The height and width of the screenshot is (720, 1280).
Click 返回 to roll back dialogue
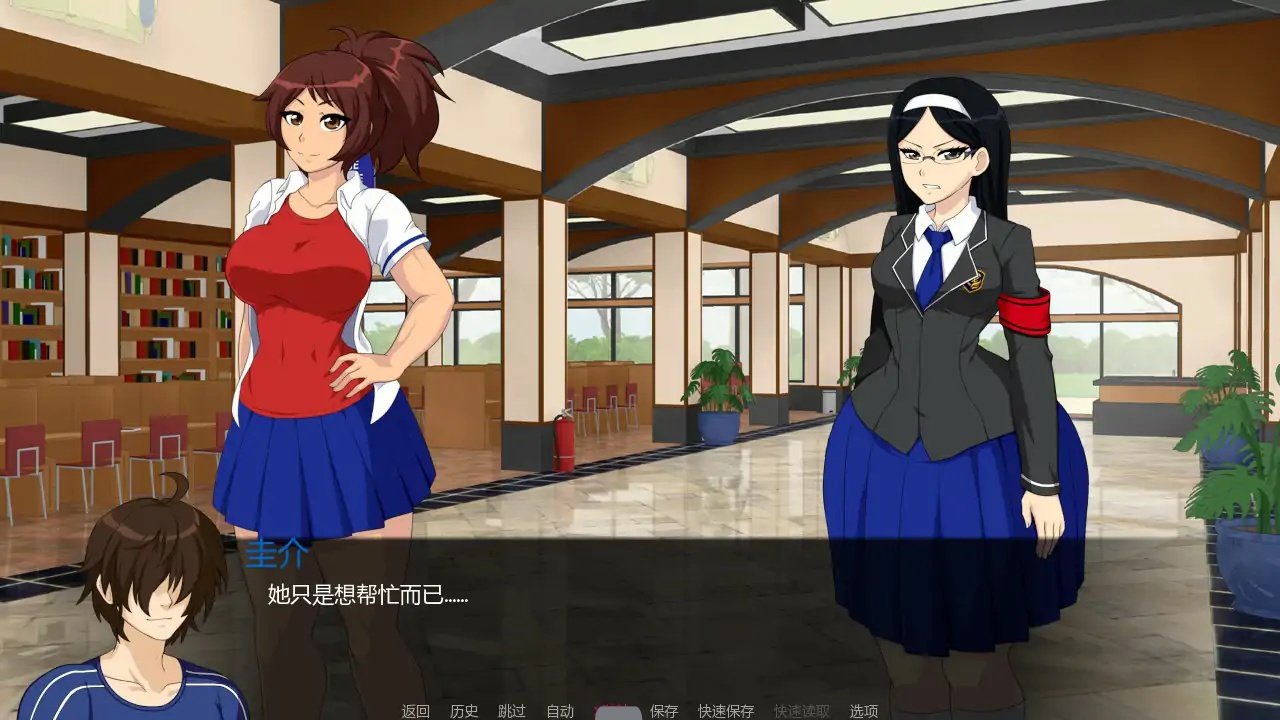click(x=415, y=708)
